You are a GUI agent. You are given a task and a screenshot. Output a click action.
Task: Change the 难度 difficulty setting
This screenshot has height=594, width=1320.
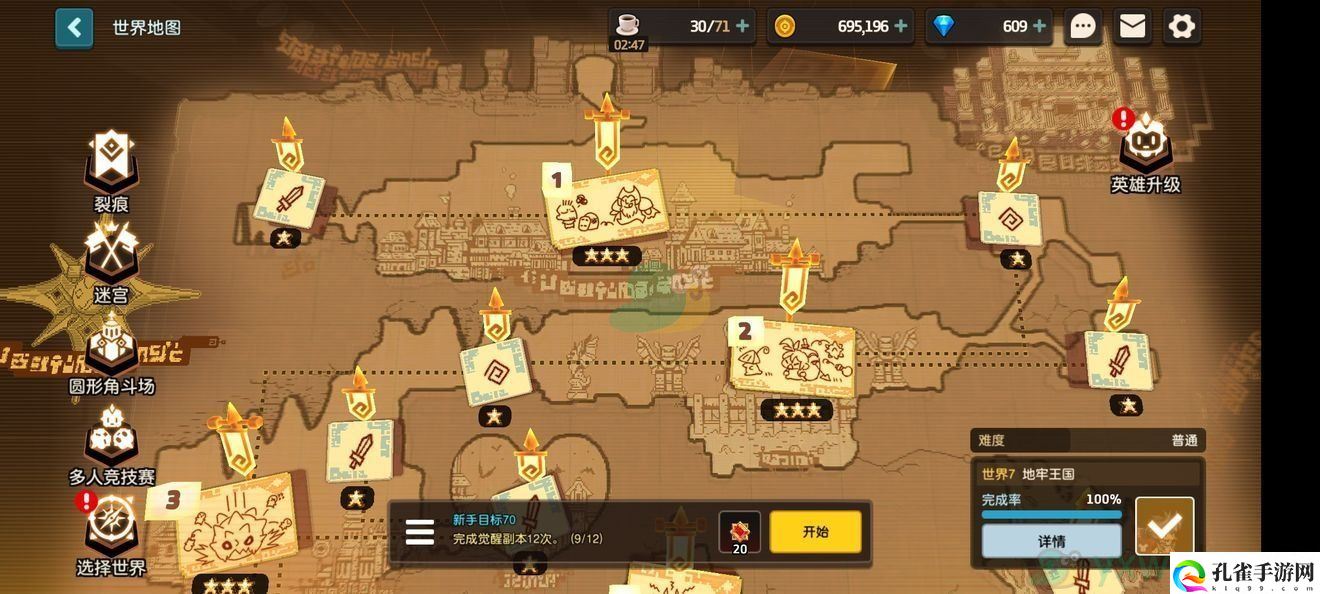(1088, 440)
